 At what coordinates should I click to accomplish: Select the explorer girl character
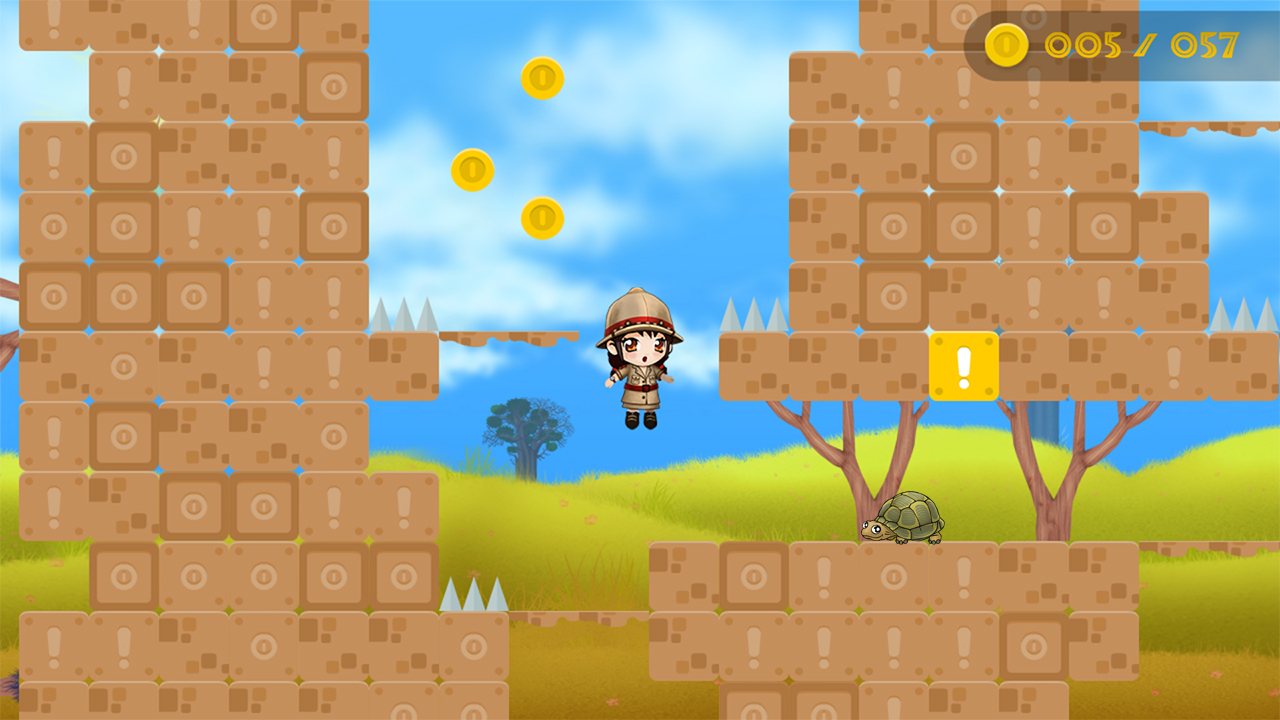tap(638, 370)
